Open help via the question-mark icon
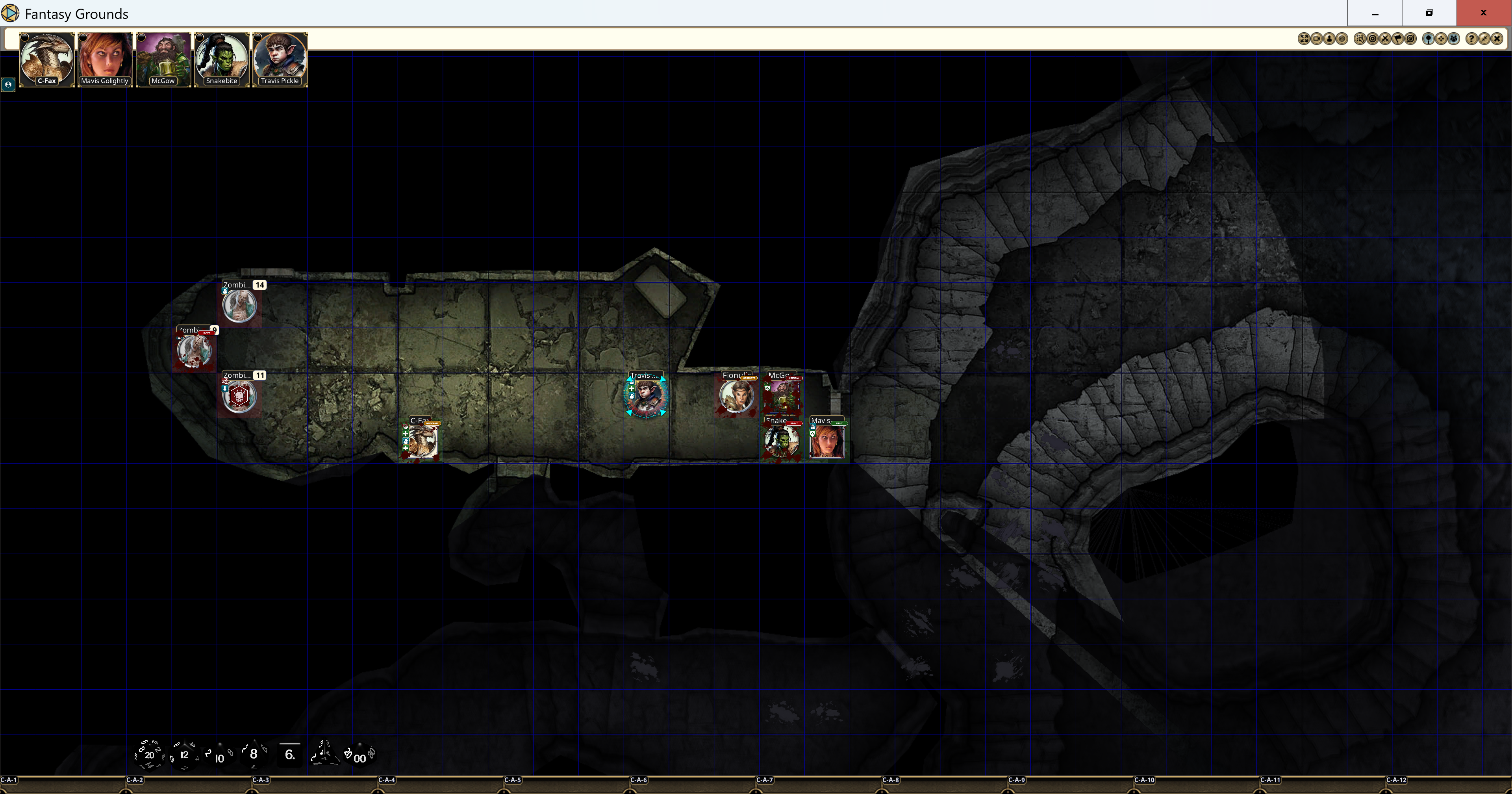This screenshot has height=794, width=1512. (x=1471, y=39)
